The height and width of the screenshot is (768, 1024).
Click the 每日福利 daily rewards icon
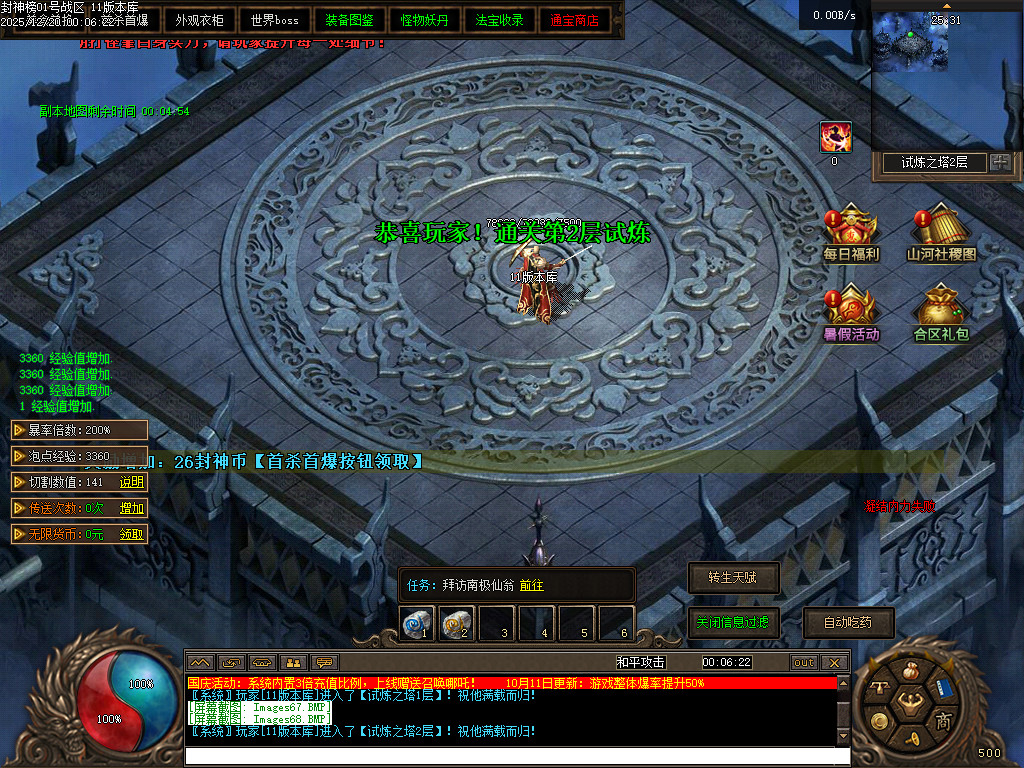(x=850, y=233)
